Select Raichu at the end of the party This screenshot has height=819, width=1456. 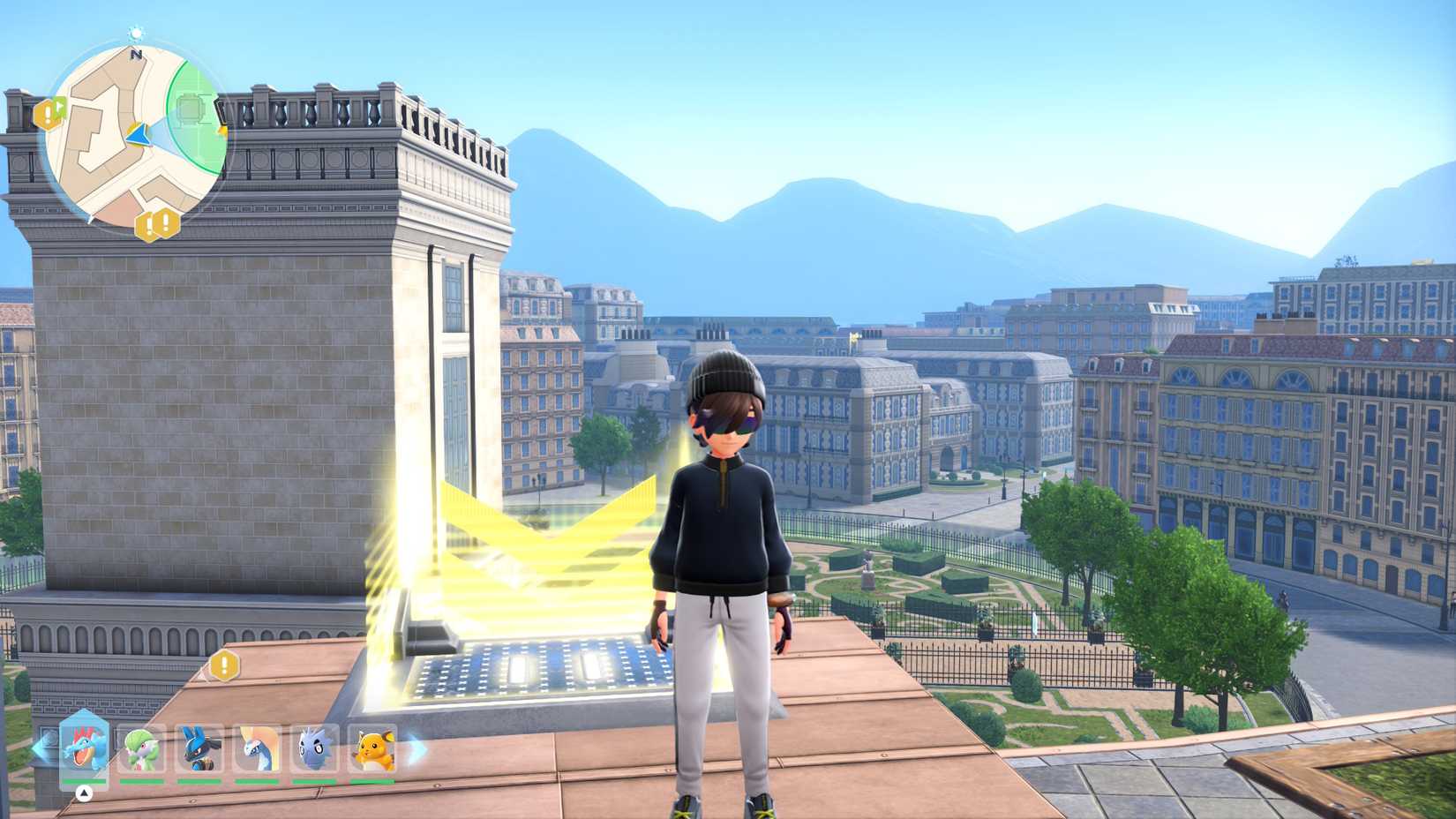tap(373, 748)
